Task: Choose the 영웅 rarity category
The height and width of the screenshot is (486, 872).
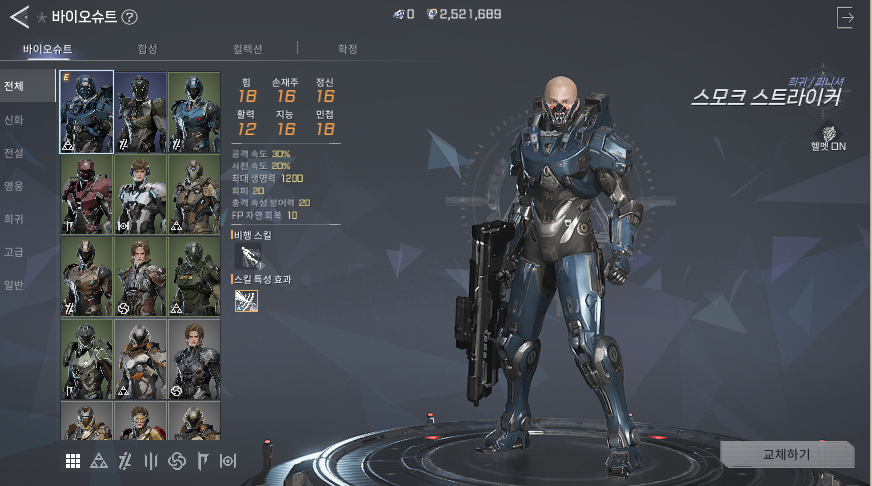Action: (14, 186)
